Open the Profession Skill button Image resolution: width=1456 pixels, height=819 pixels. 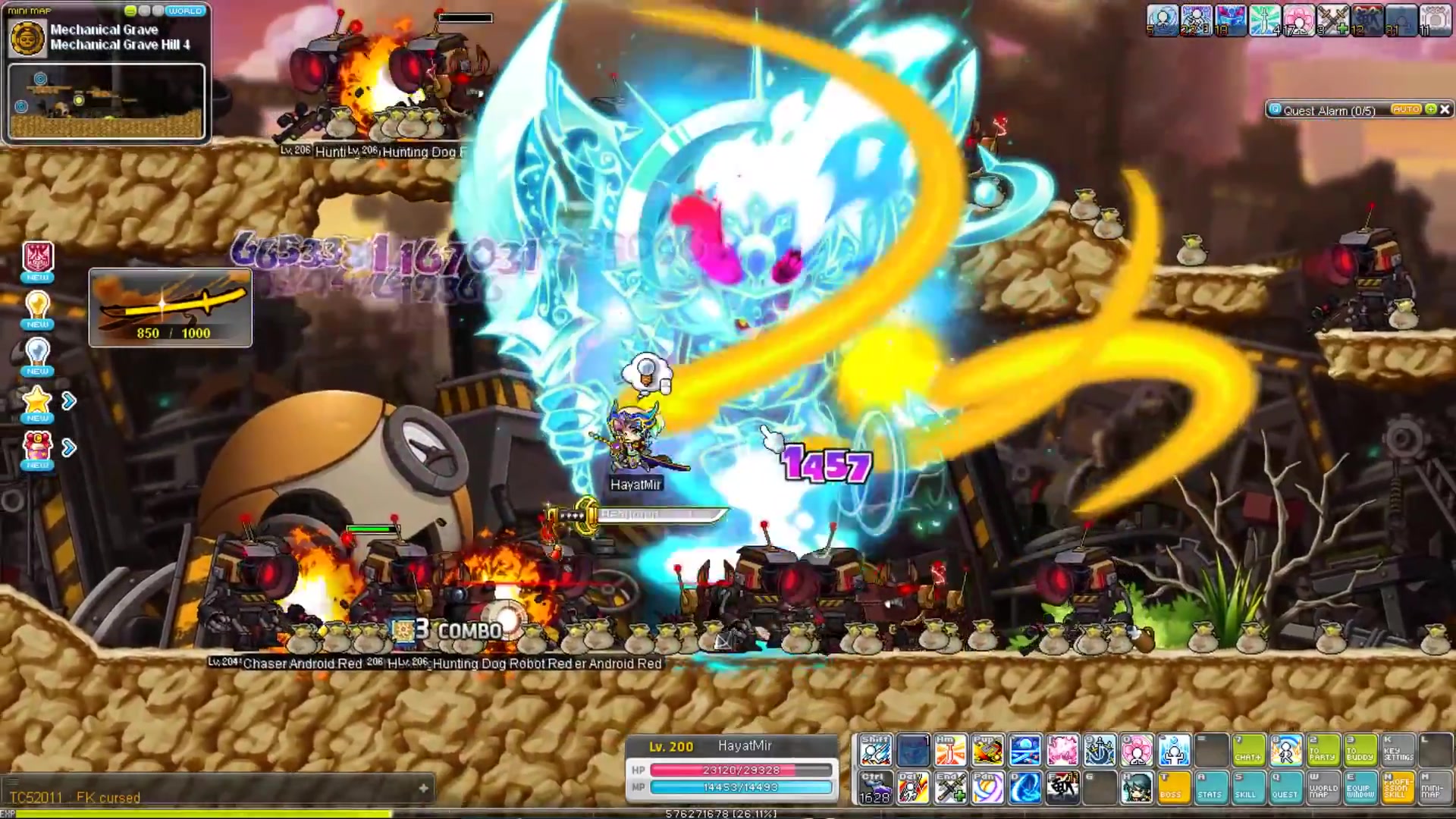pos(1398,788)
